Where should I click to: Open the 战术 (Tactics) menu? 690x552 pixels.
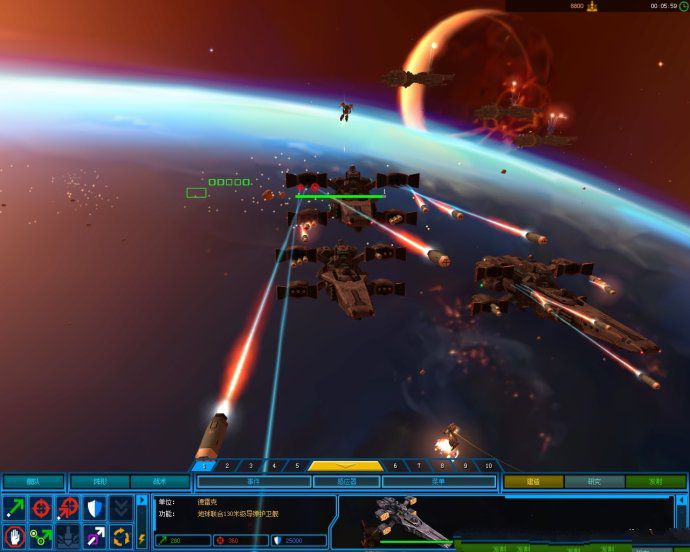pyautogui.click(x=160, y=481)
